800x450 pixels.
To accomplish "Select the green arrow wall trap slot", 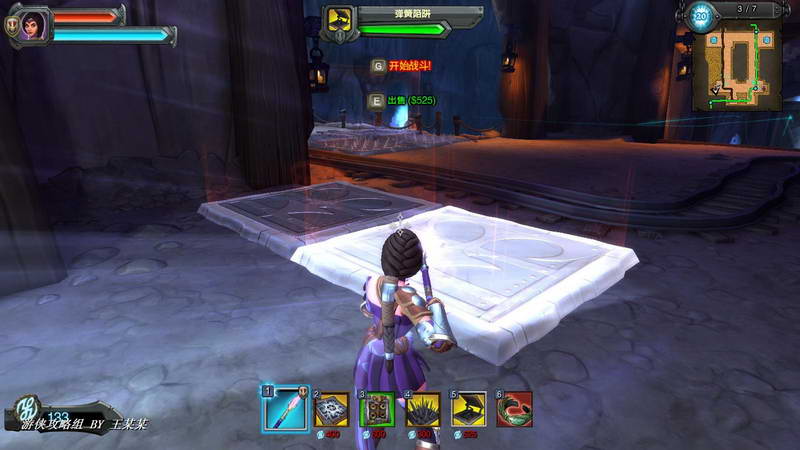I will (x=377, y=409).
